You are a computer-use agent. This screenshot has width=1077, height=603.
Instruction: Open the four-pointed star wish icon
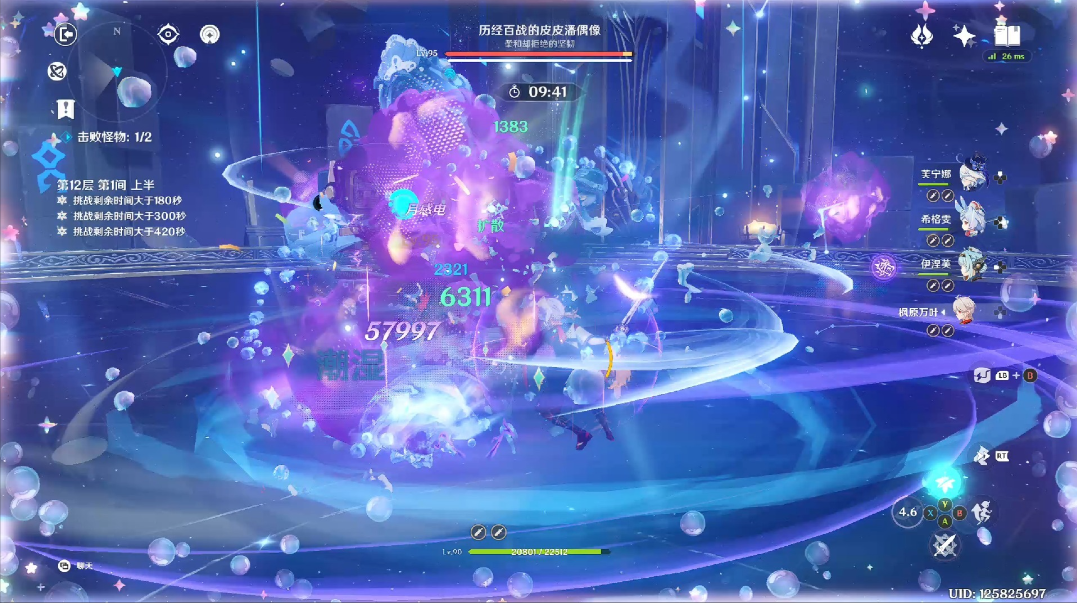click(x=964, y=36)
